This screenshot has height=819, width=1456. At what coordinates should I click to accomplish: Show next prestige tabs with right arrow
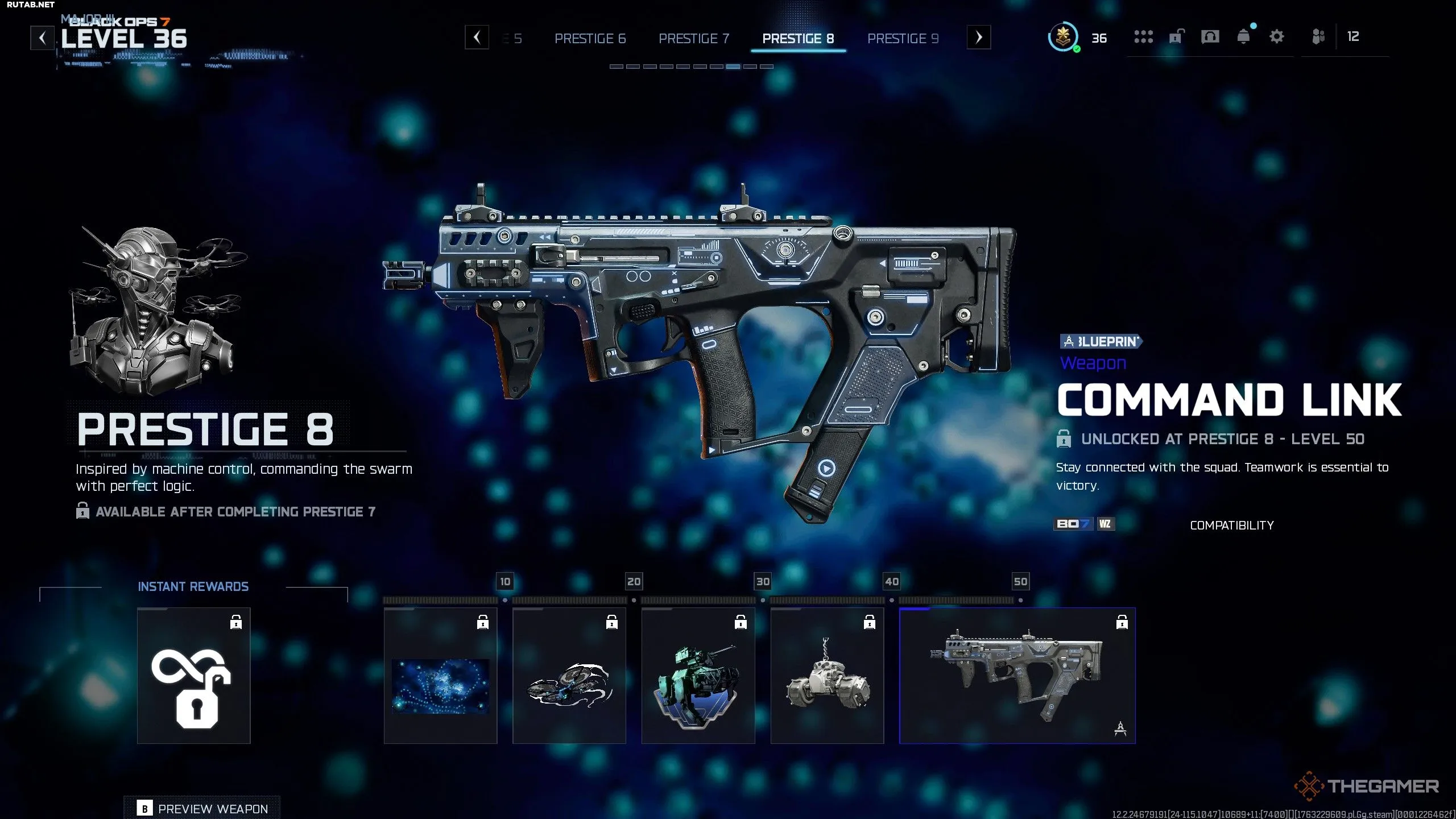pos(978,38)
